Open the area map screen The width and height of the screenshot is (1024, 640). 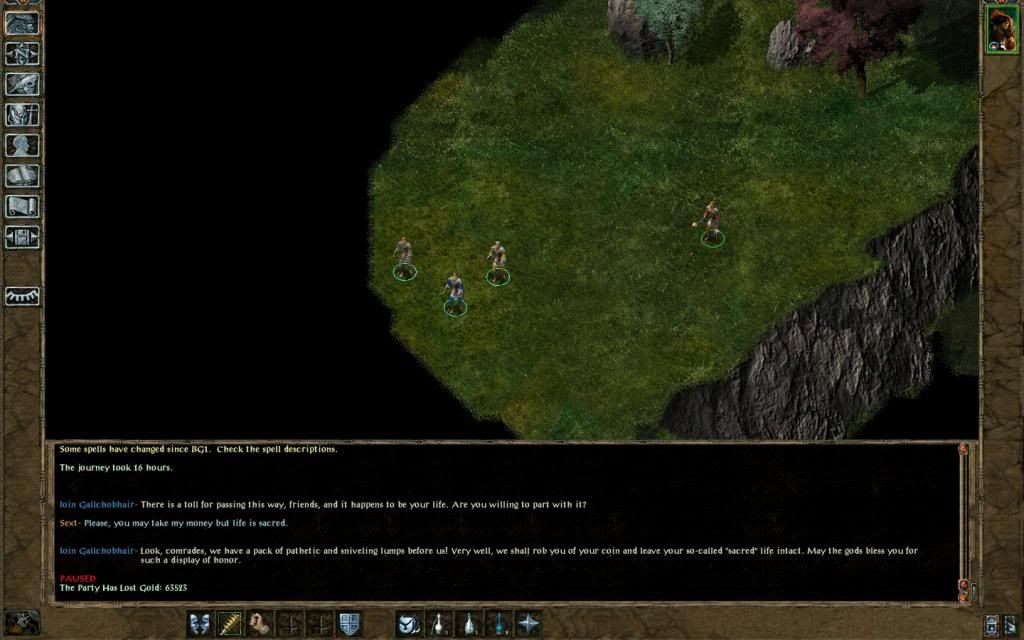(22, 53)
